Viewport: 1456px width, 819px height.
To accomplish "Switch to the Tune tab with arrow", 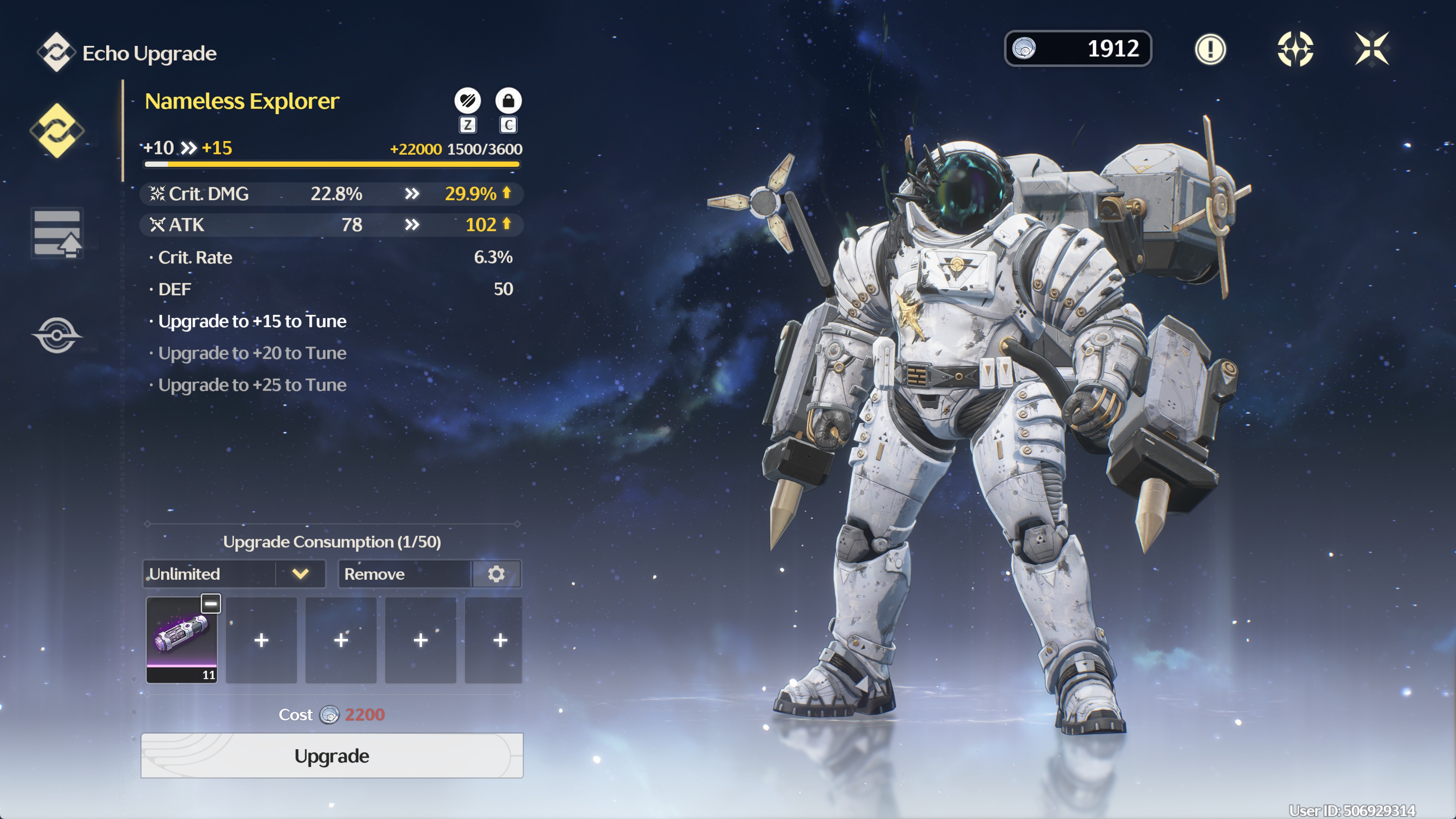I will click(x=56, y=233).
